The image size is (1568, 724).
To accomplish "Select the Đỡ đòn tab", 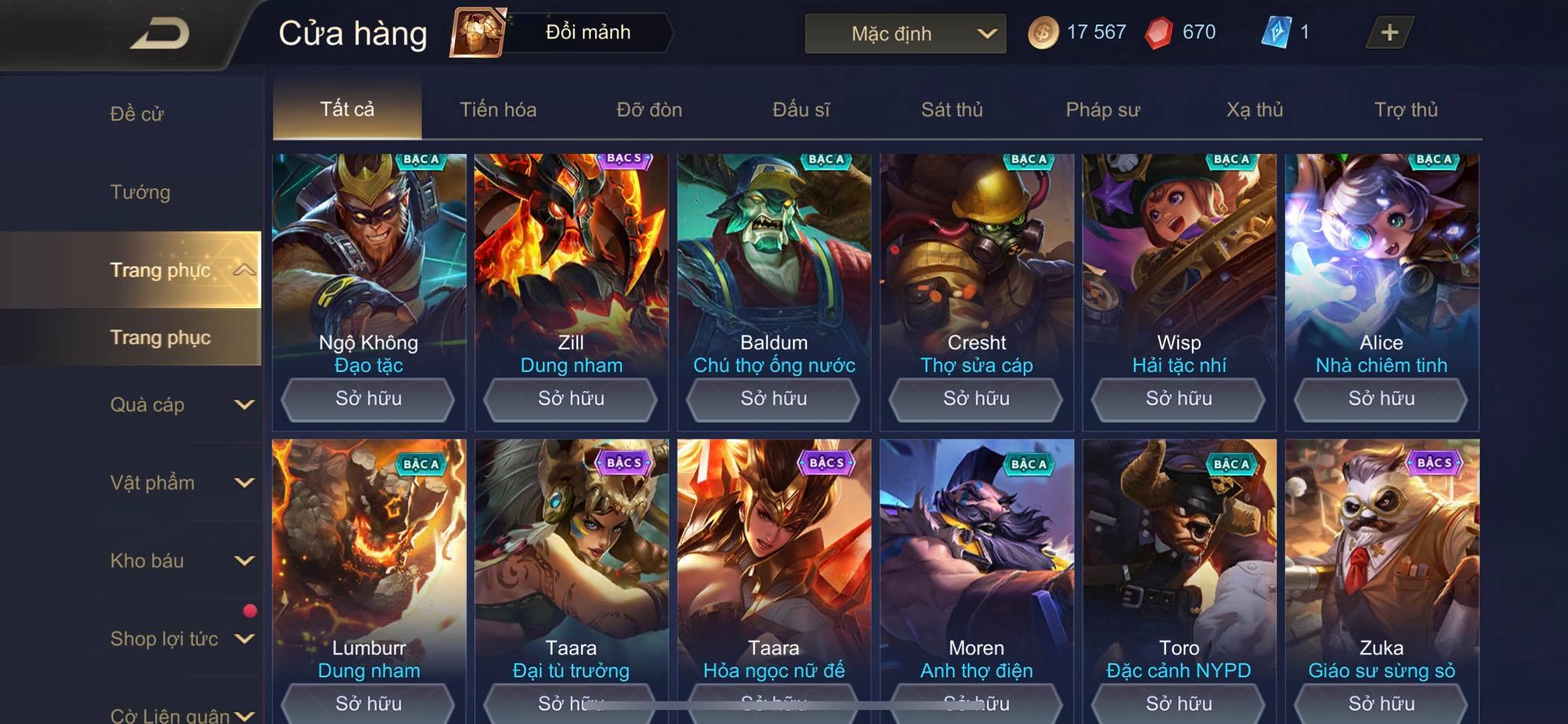I will [649, 109].
